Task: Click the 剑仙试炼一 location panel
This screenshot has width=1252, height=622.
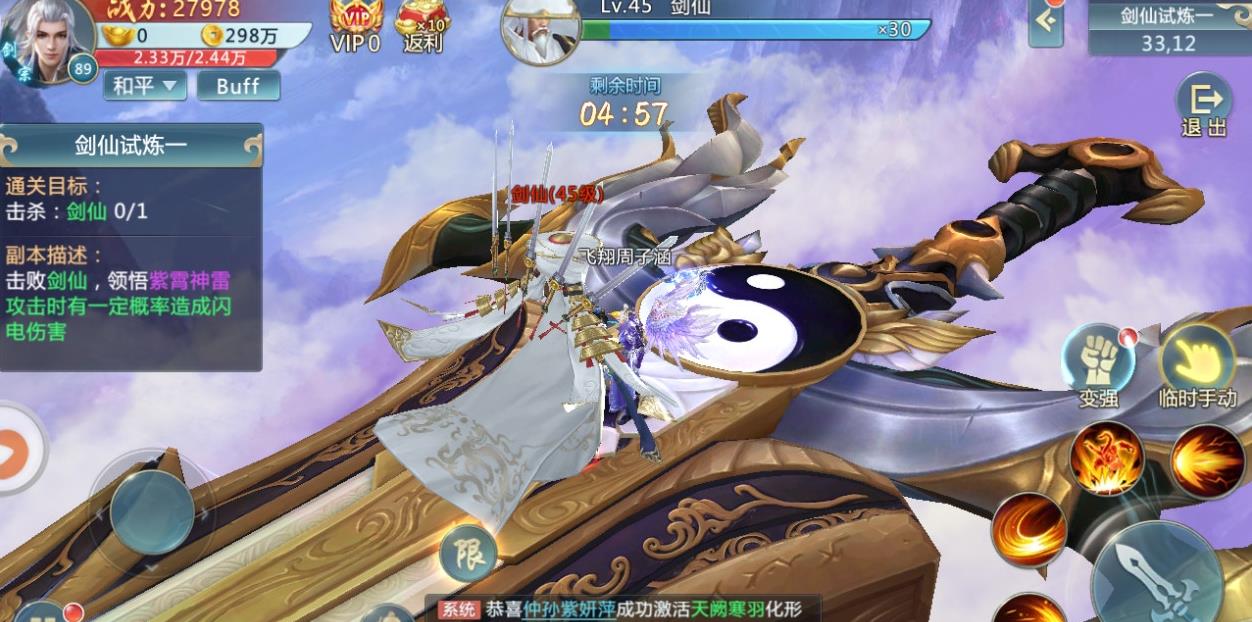Action: (1167, 28)
